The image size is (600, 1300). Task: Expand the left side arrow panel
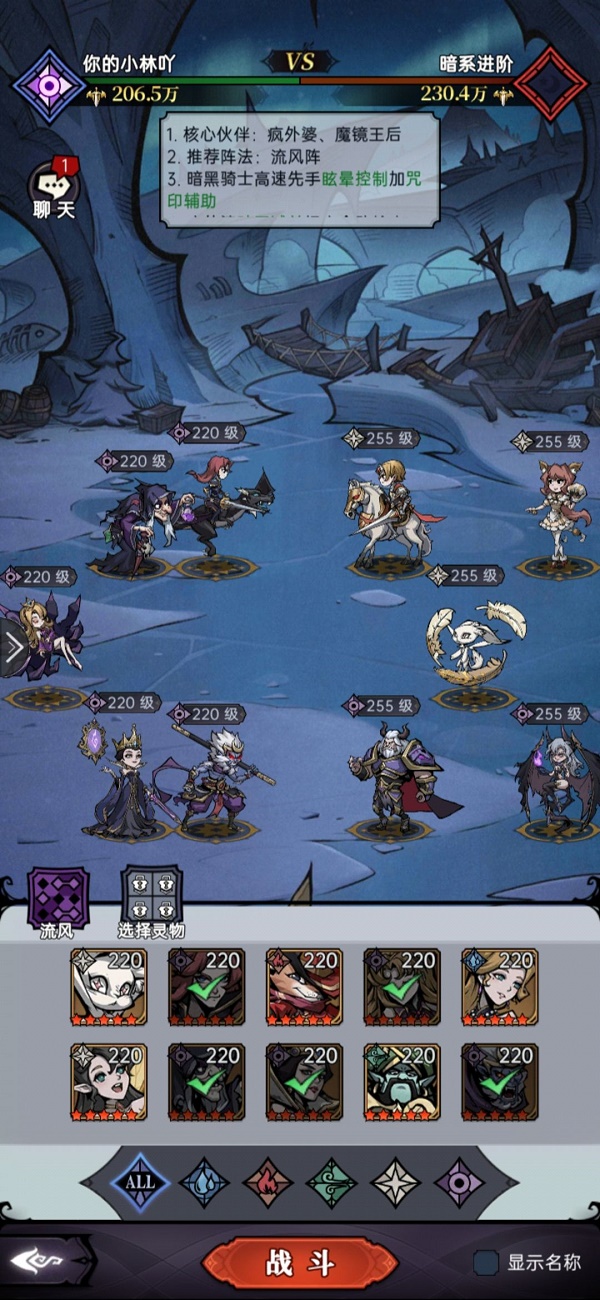coord(13,648)
